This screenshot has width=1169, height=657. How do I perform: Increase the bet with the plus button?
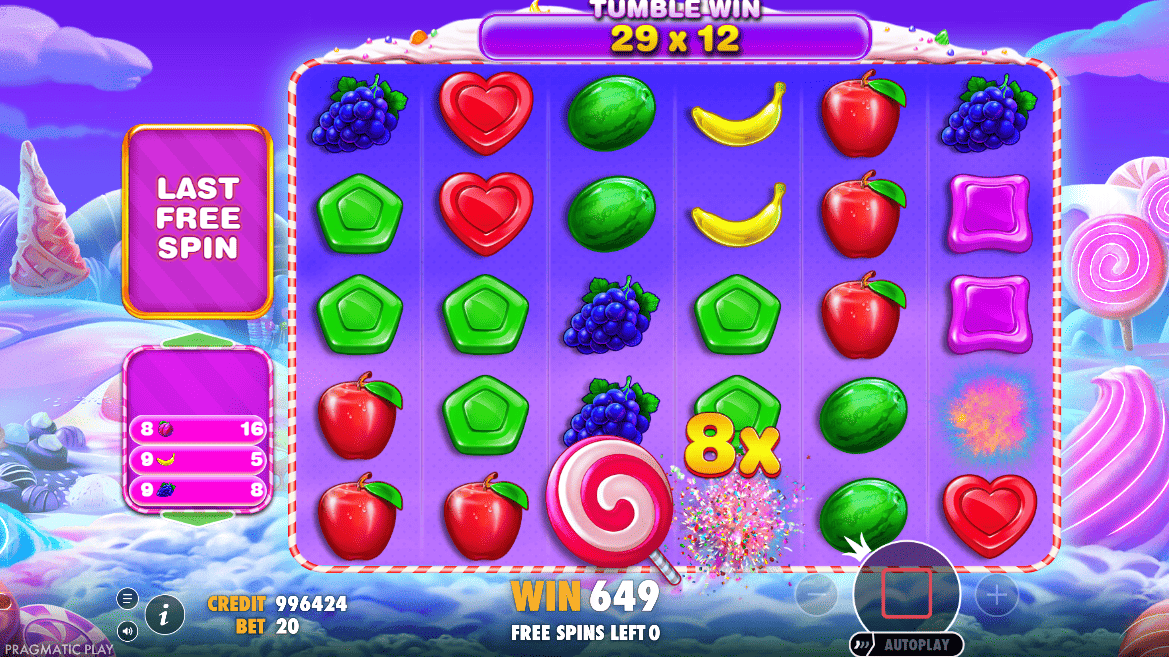(996, 596)
